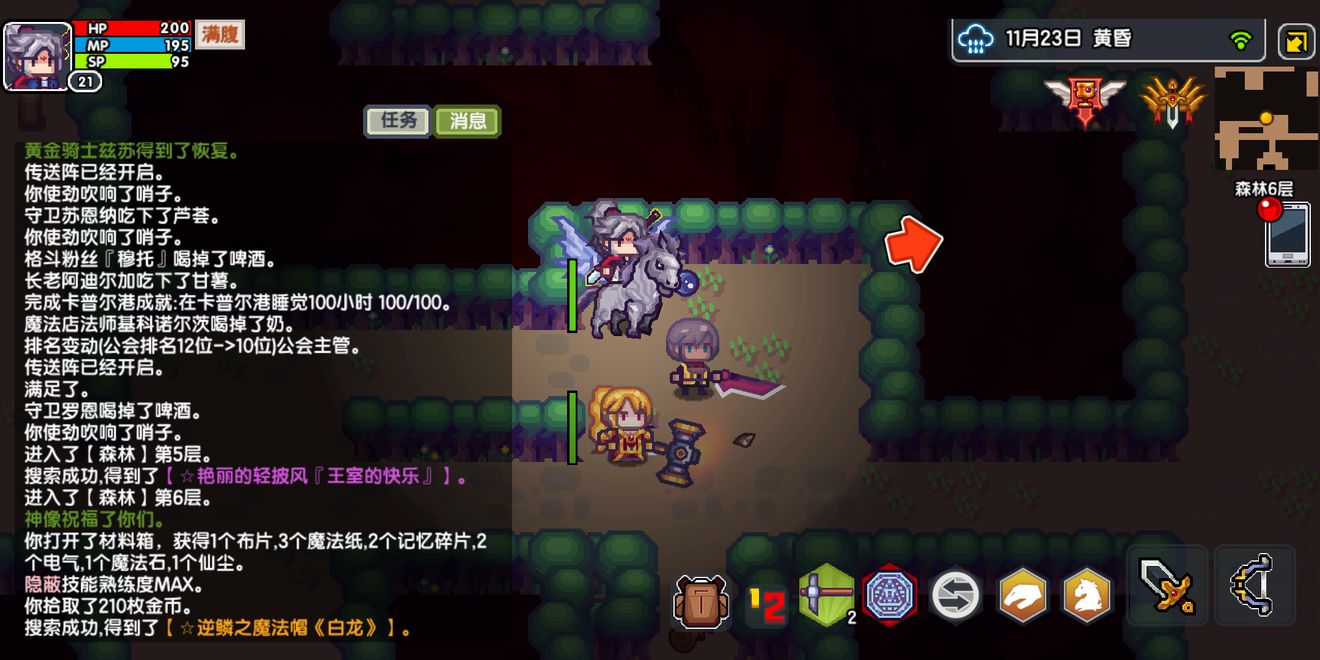Use the orange hand skill icon
Screen dimensions: 1320x660
tap(1023, 596)
